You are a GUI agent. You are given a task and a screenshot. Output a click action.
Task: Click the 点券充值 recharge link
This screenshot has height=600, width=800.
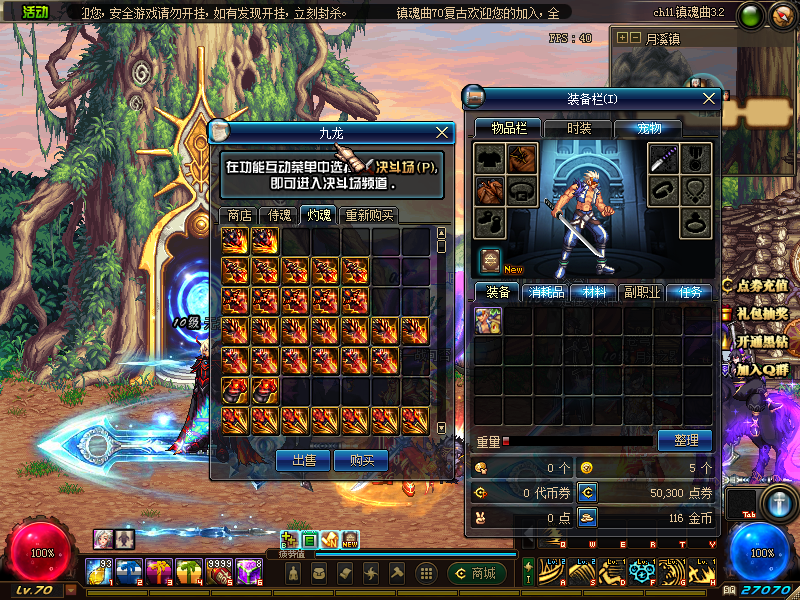click(762, 285)
